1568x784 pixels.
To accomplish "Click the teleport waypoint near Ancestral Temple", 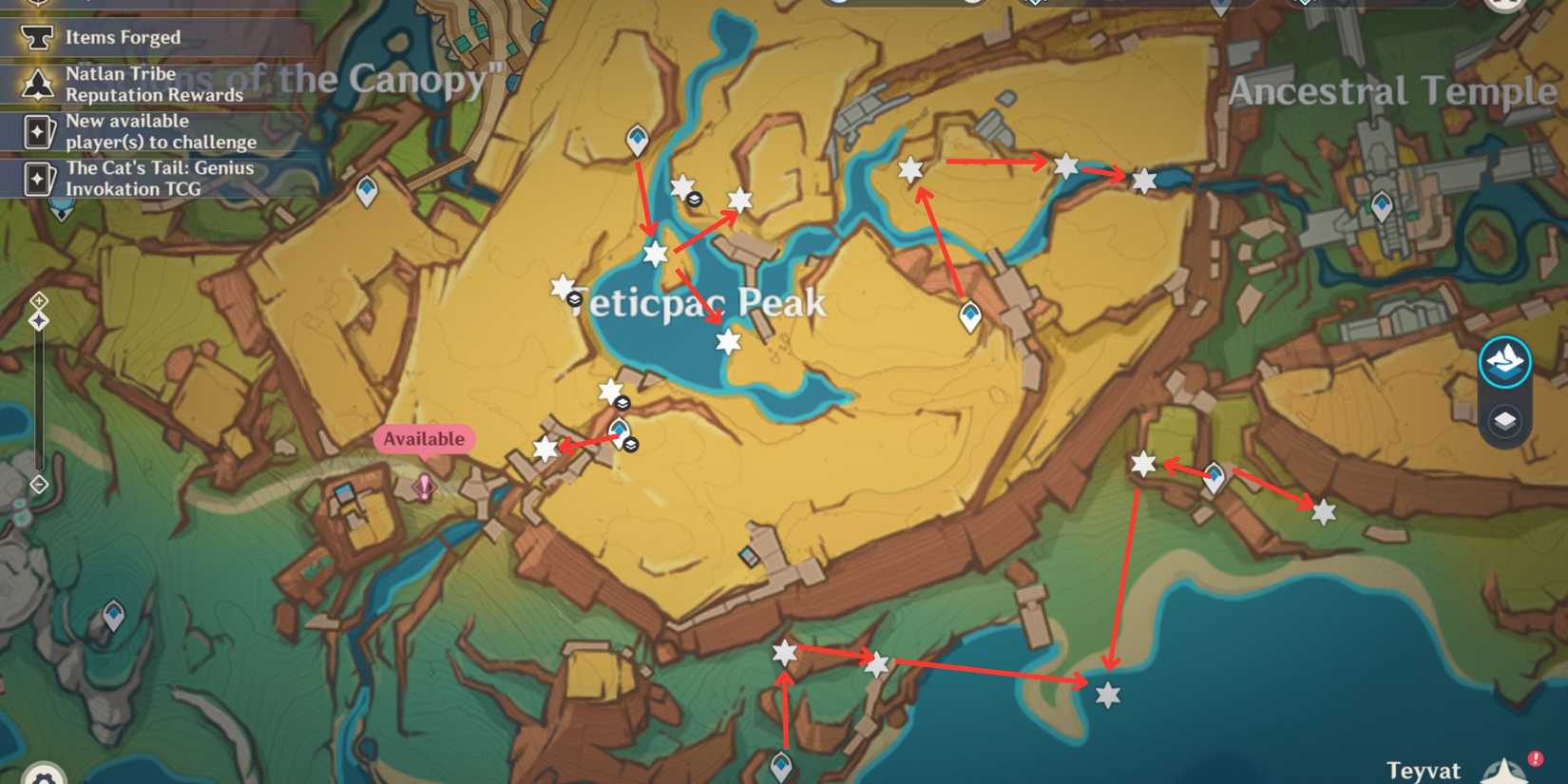I will [x=1381, y=204].
